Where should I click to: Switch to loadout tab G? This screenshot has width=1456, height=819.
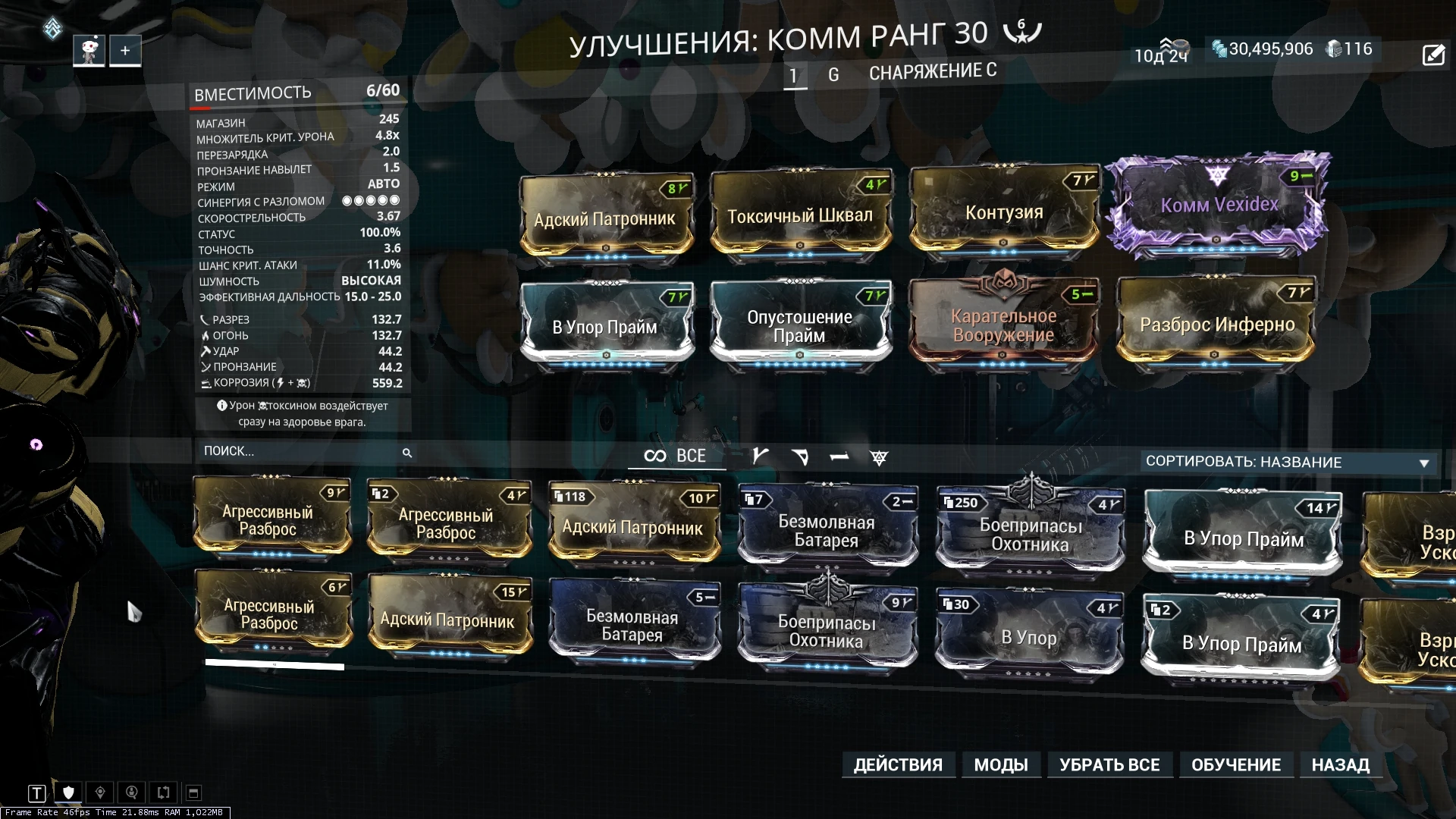tap(834, 74)
